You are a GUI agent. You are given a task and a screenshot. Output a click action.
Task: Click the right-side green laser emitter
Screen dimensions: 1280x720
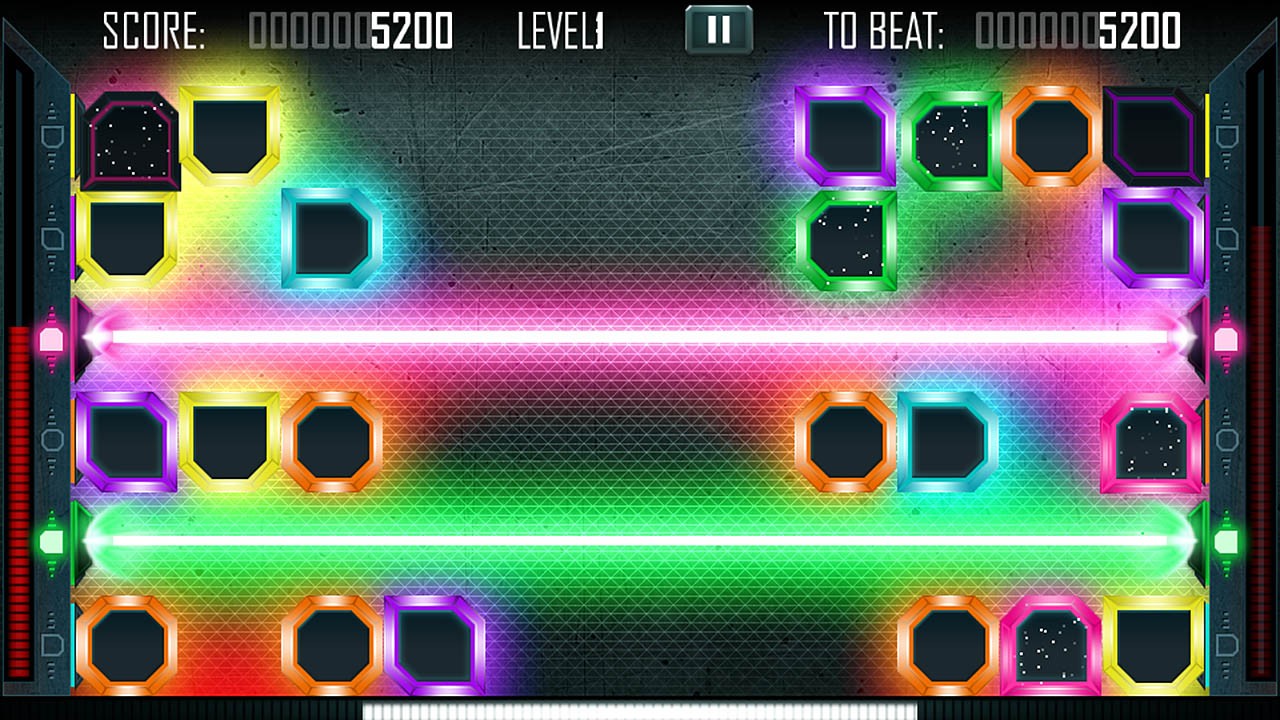[1228, 540]
